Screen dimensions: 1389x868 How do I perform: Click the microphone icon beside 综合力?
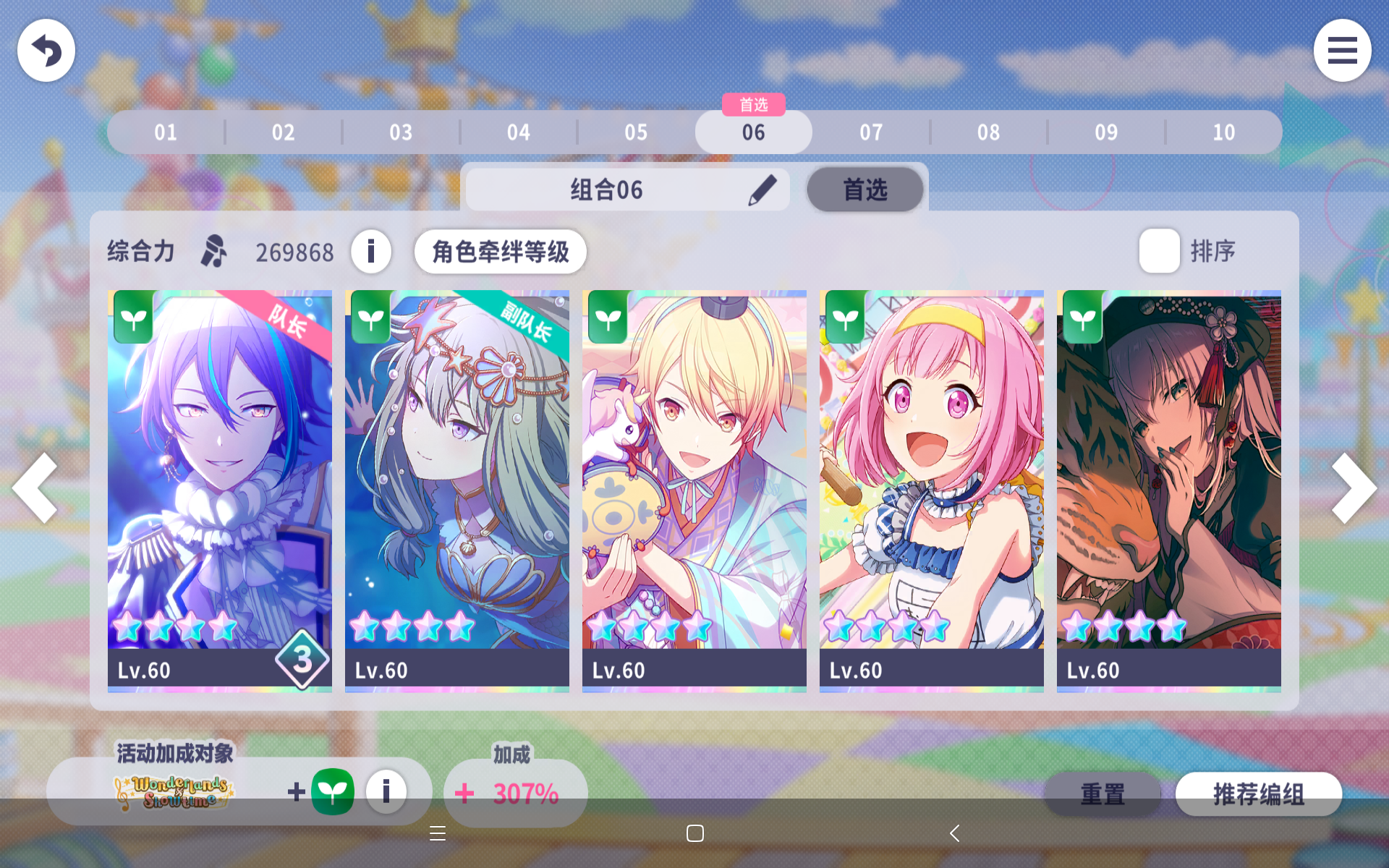point(213,252)
